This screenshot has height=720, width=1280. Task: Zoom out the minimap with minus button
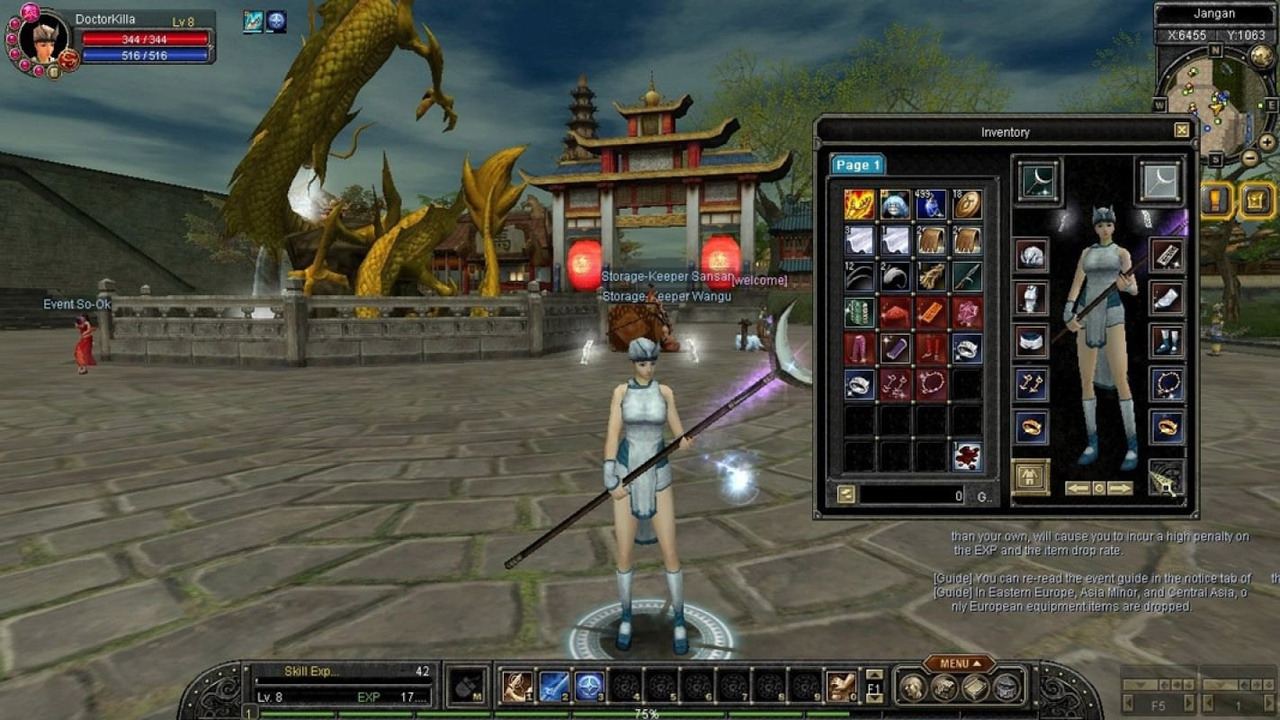[1251, 158]
